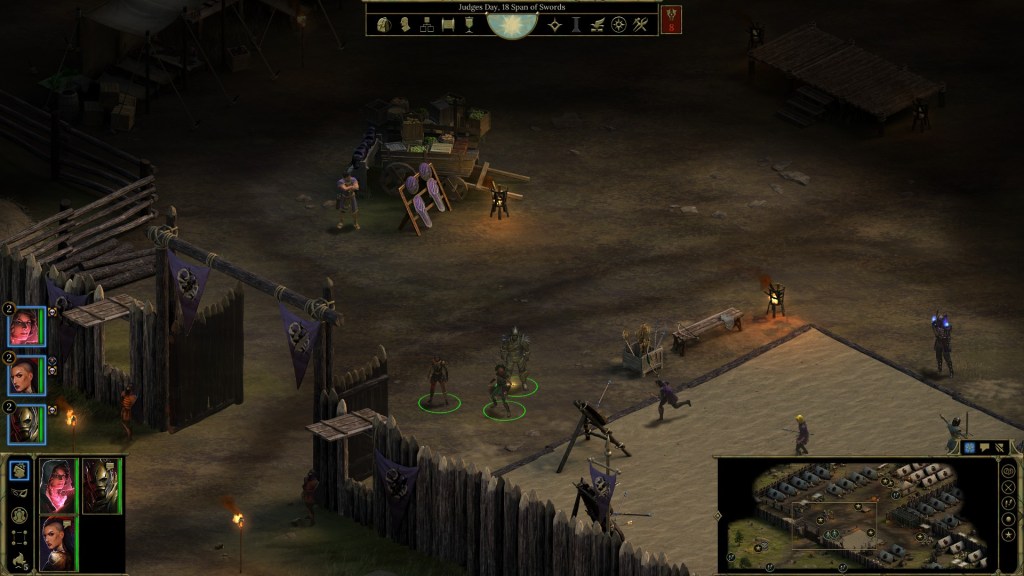1024x576 pixels.
Task: Click the red banner icon numbered 8
Action: [671, 19]
